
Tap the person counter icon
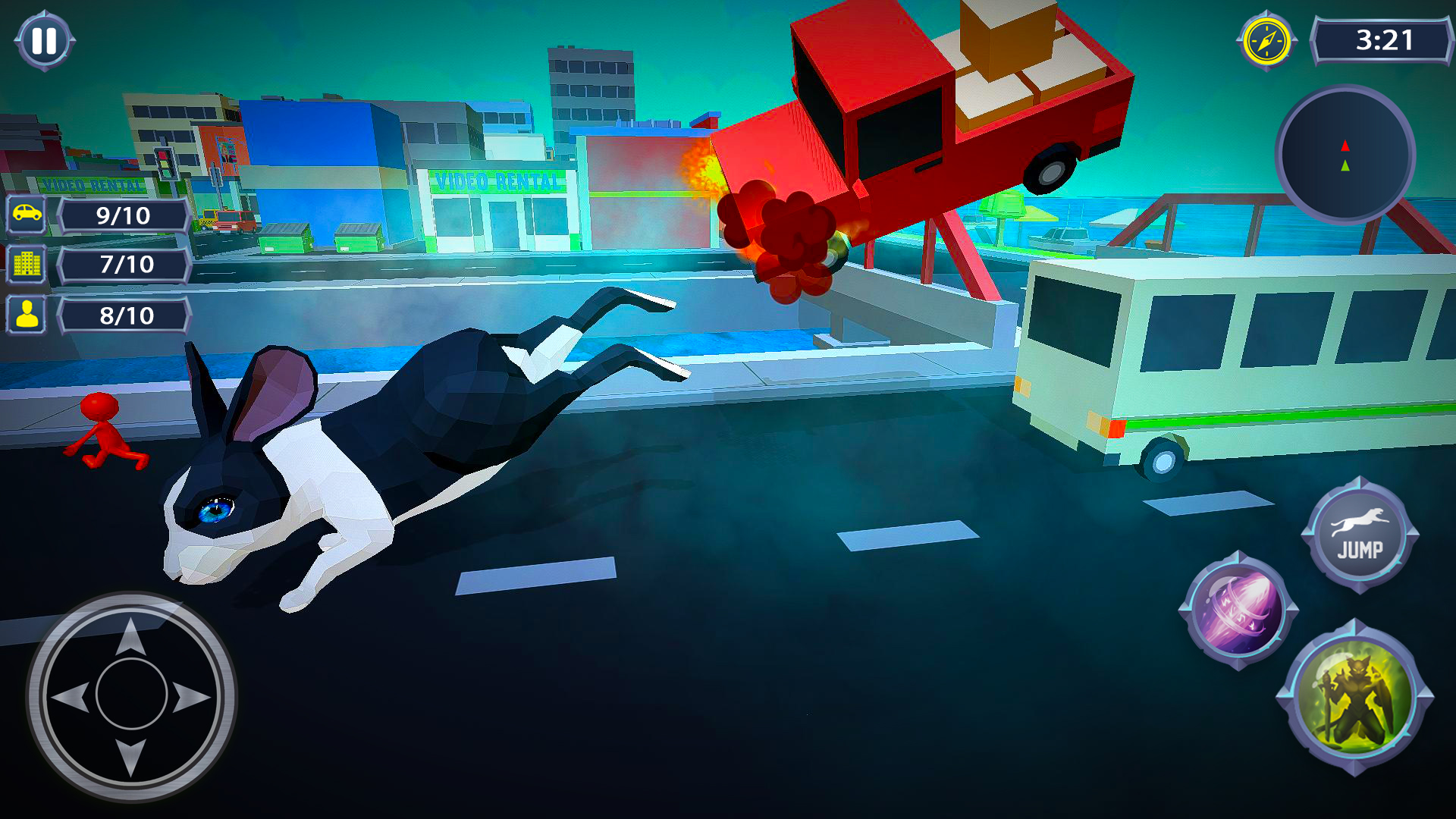point(25,313)
